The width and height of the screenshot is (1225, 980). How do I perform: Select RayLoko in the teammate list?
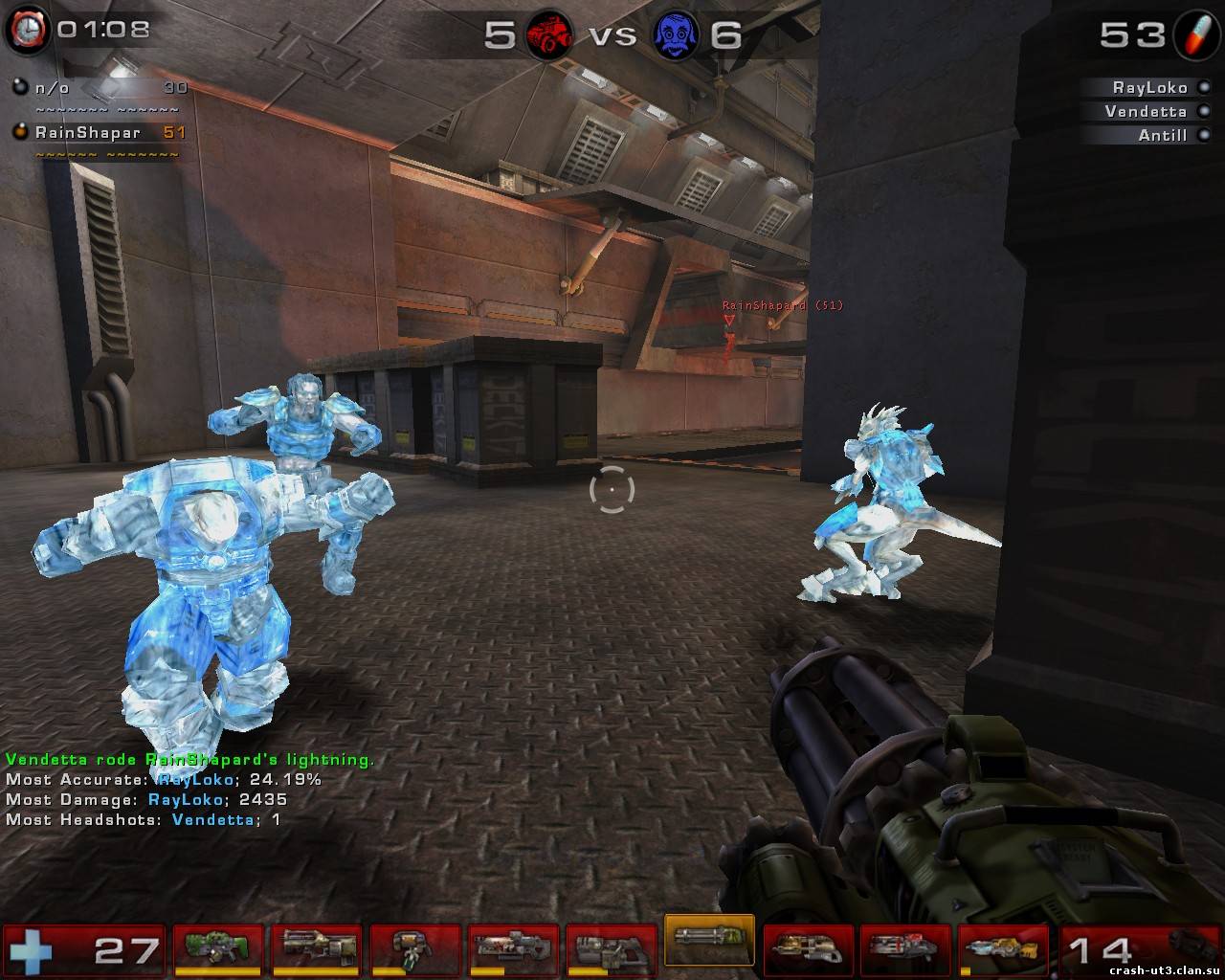coord(1149,87)
